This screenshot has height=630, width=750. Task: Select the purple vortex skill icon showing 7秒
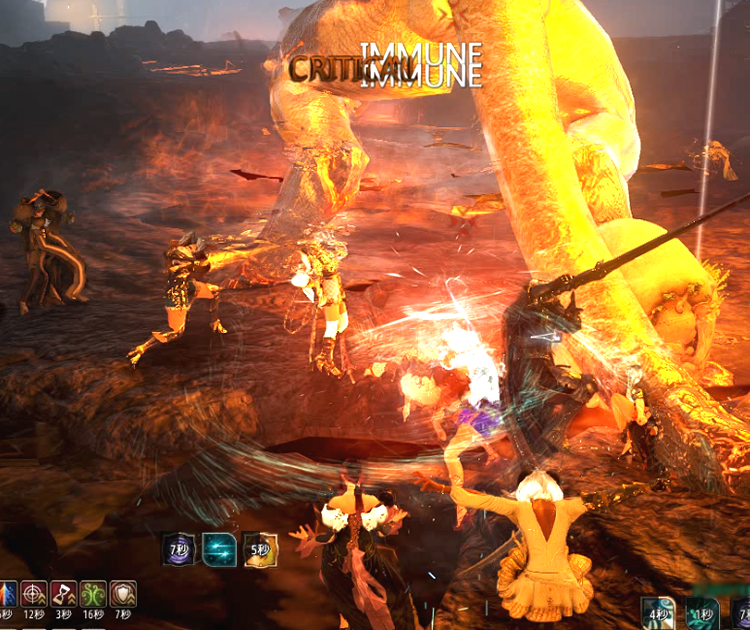pos(179,549)
